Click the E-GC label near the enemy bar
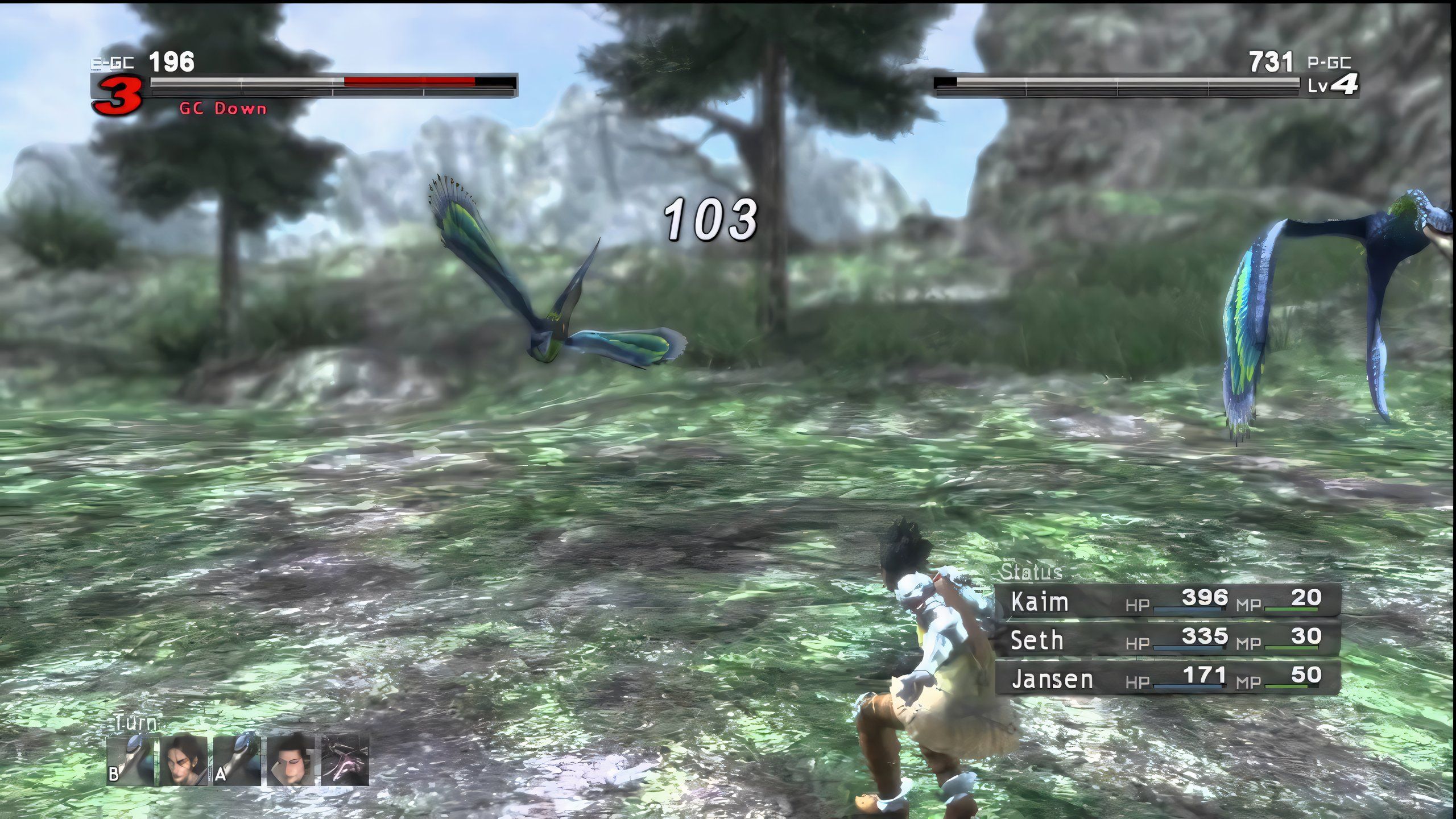This screenshot has width=1456, height=819. pyautogui.click(x=111, y=61)
